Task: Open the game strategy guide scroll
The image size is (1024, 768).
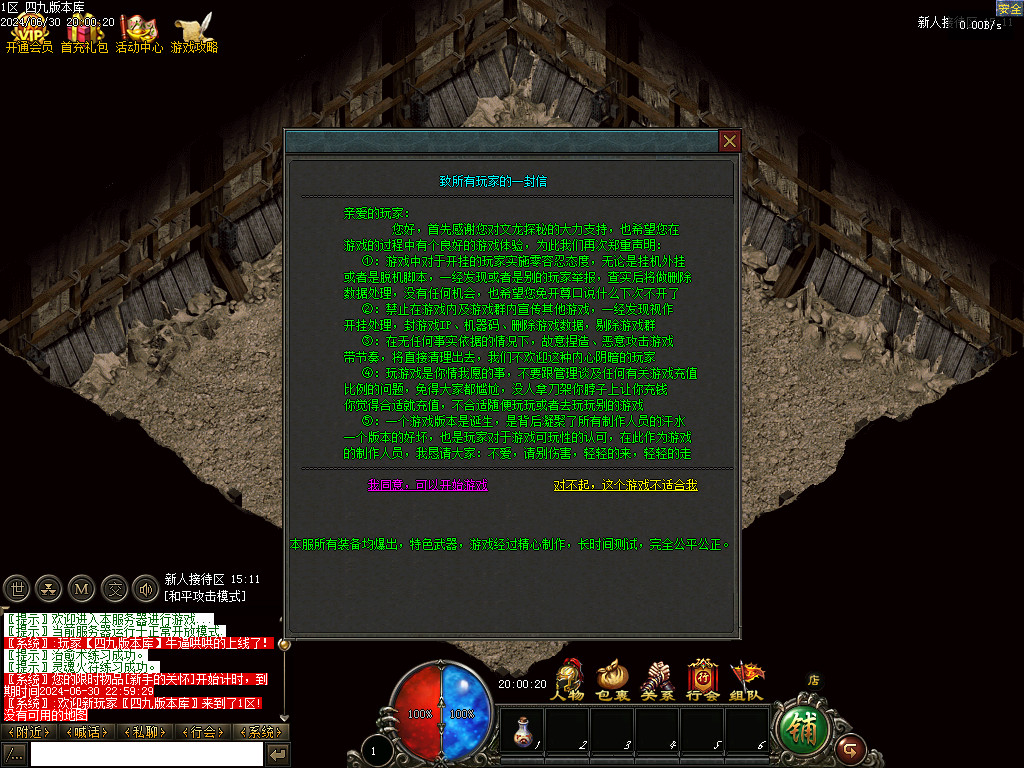Action: coord(194,32)
